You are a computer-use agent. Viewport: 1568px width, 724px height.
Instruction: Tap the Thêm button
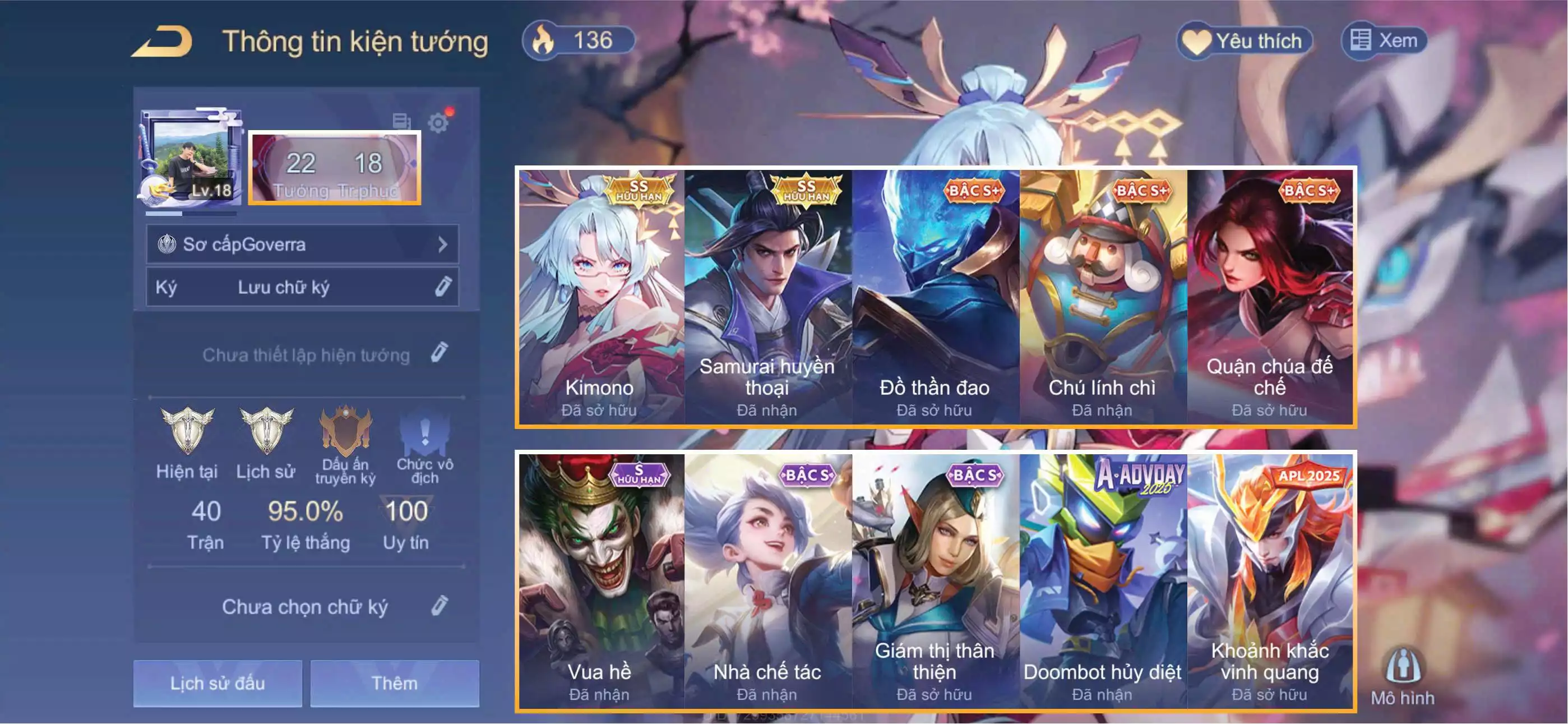tap(395, 683)
